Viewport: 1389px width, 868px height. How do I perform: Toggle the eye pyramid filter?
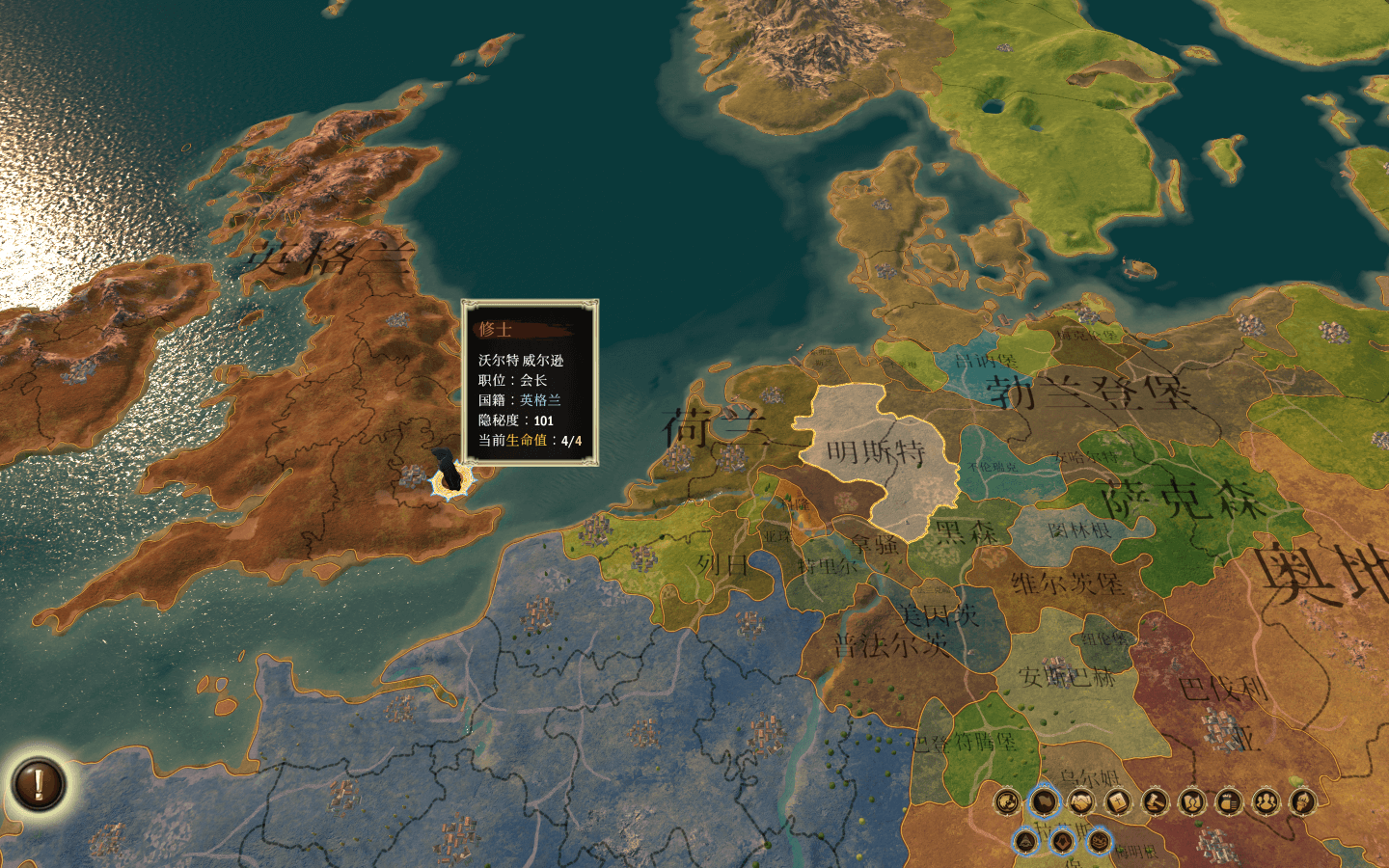[1025, 842]
